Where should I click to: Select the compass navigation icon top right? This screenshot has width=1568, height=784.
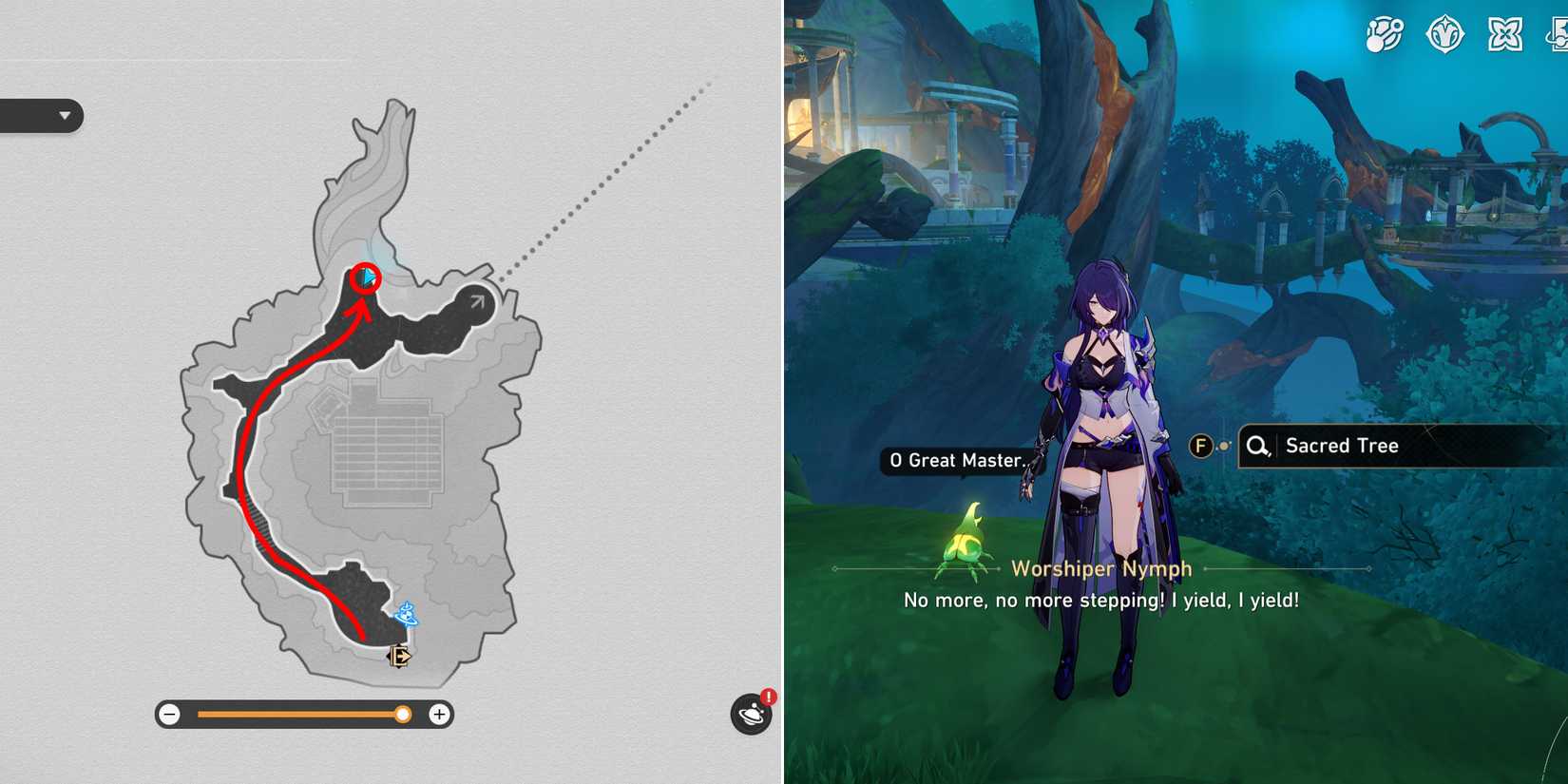tap(1447, 35)
